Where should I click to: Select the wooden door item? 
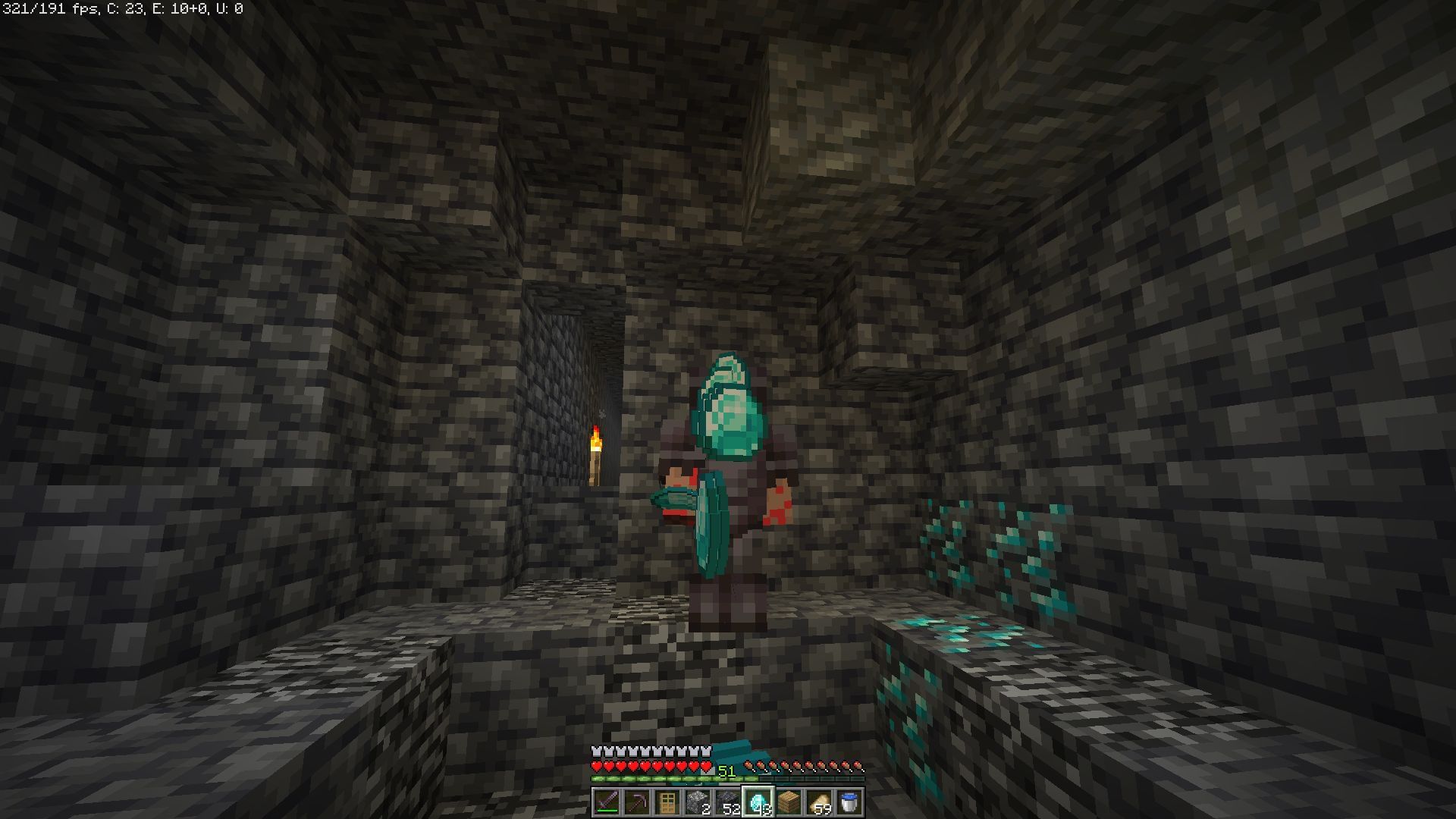point(668,801)
